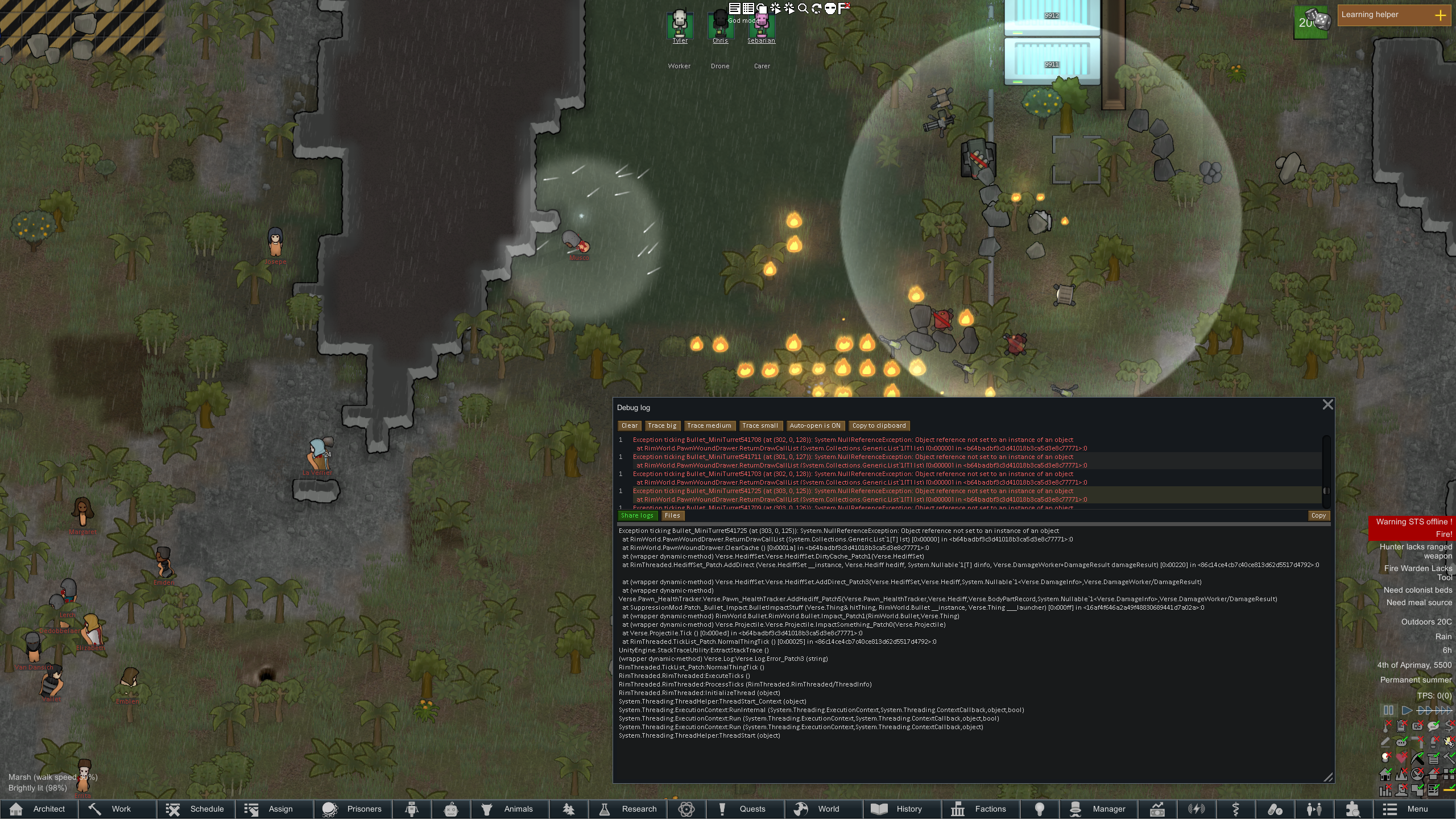The height and width of the screenshot is (819, 1456).
Task: Show the Prisoners tab
Action: tap(353, 809)
